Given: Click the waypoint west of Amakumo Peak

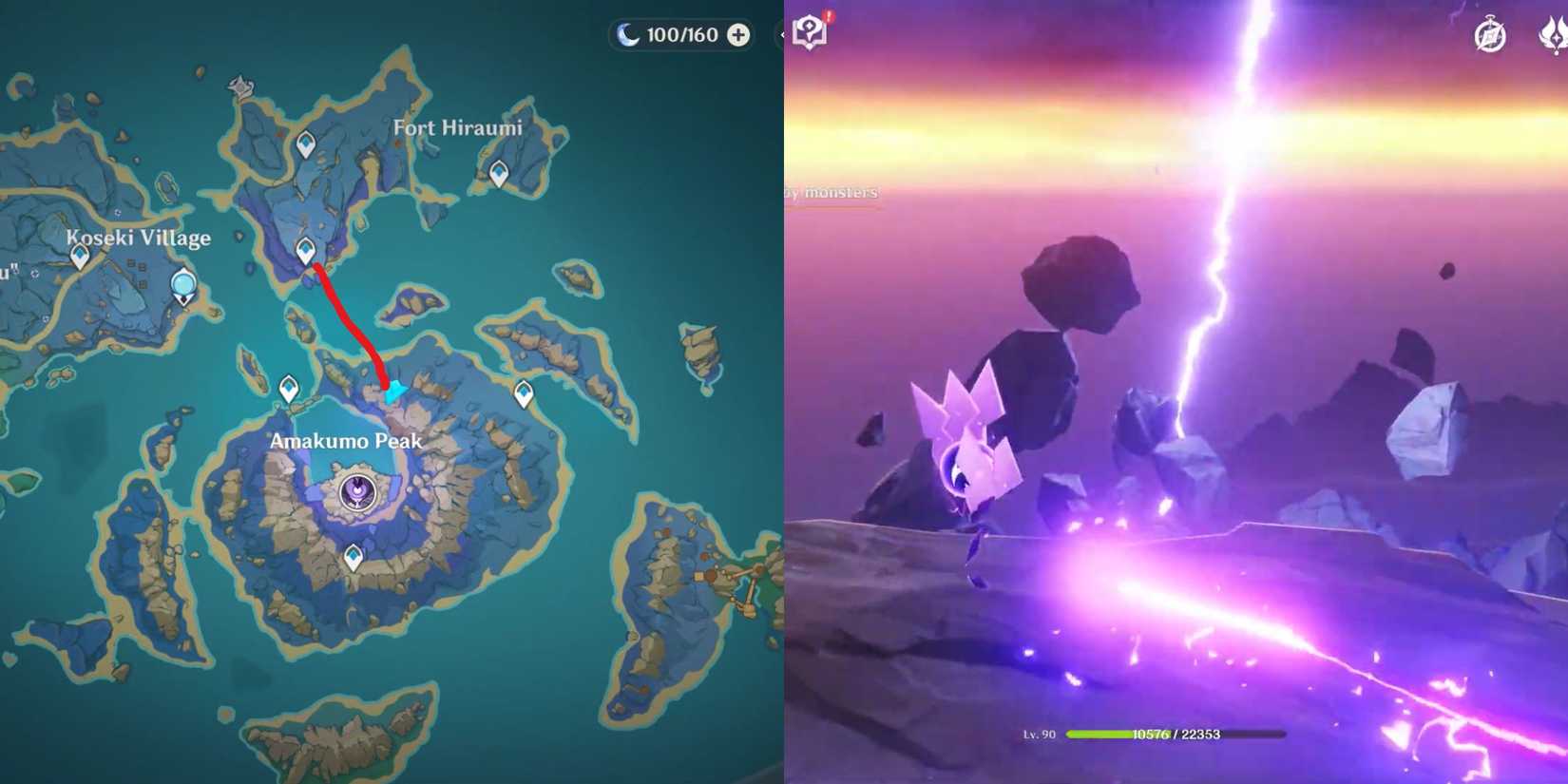Looking at the screenshot, I should (287, 389).
